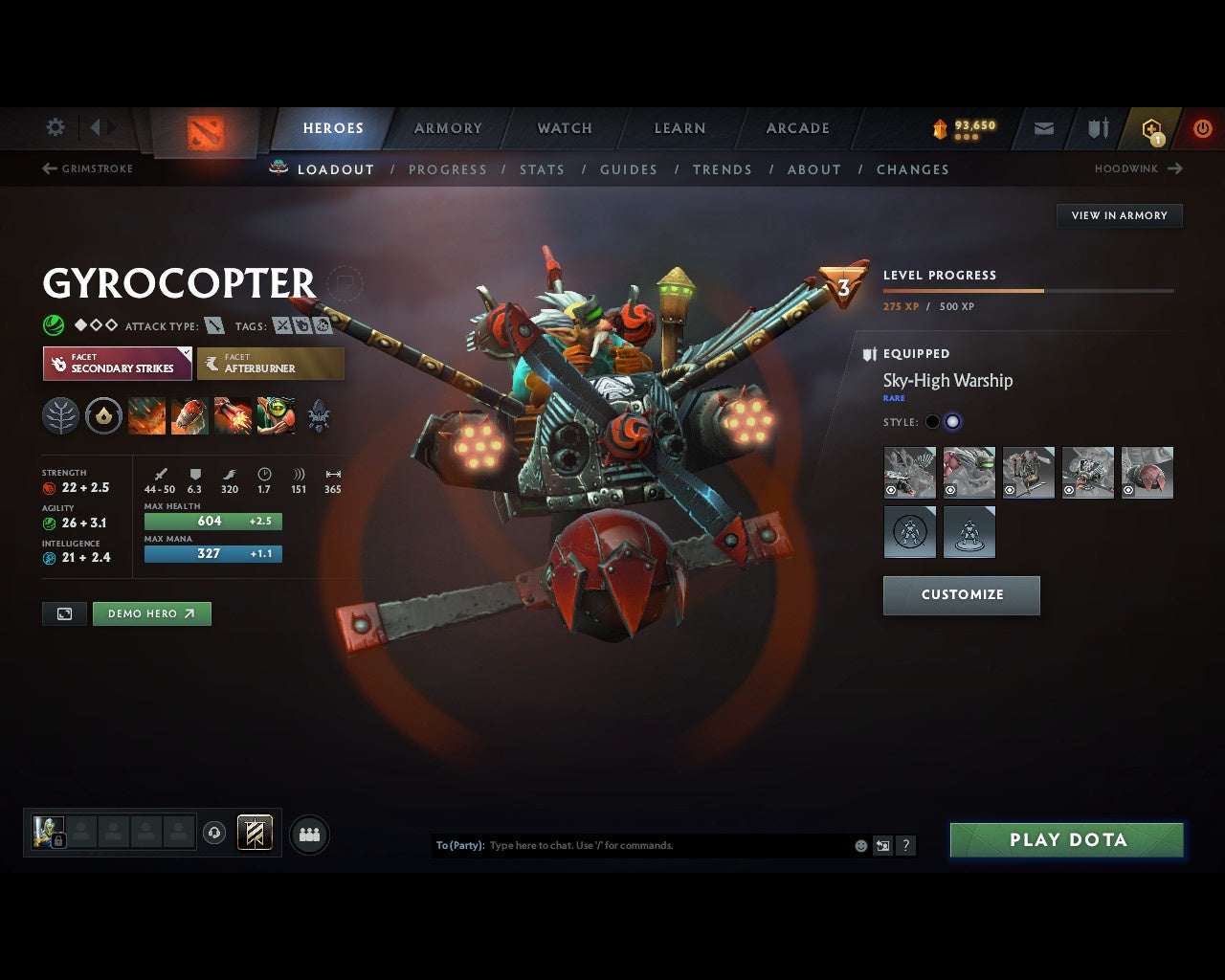Viewport: 1225px width, 980px height.
Task: Select the Afterburner facet
Action: [271, 363]
